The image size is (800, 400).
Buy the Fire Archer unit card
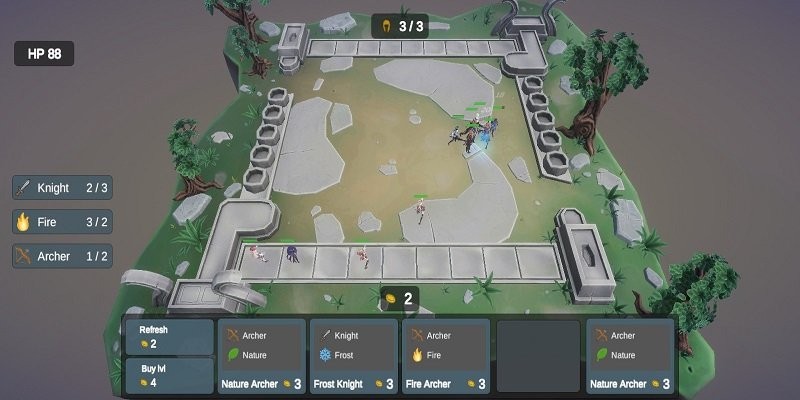(x=445, y=356)
